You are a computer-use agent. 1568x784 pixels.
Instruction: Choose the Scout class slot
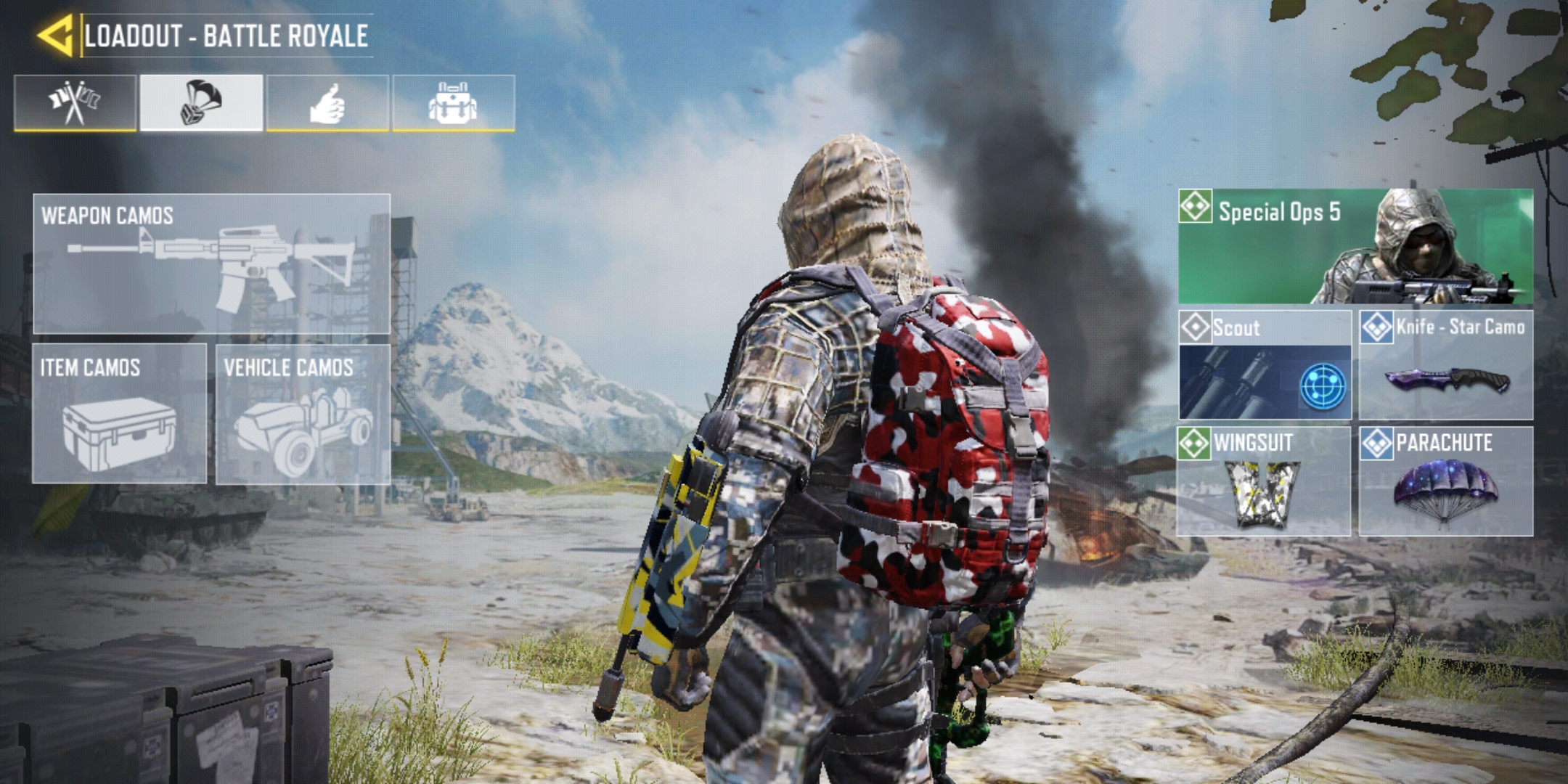click(x=1264, y=365)
